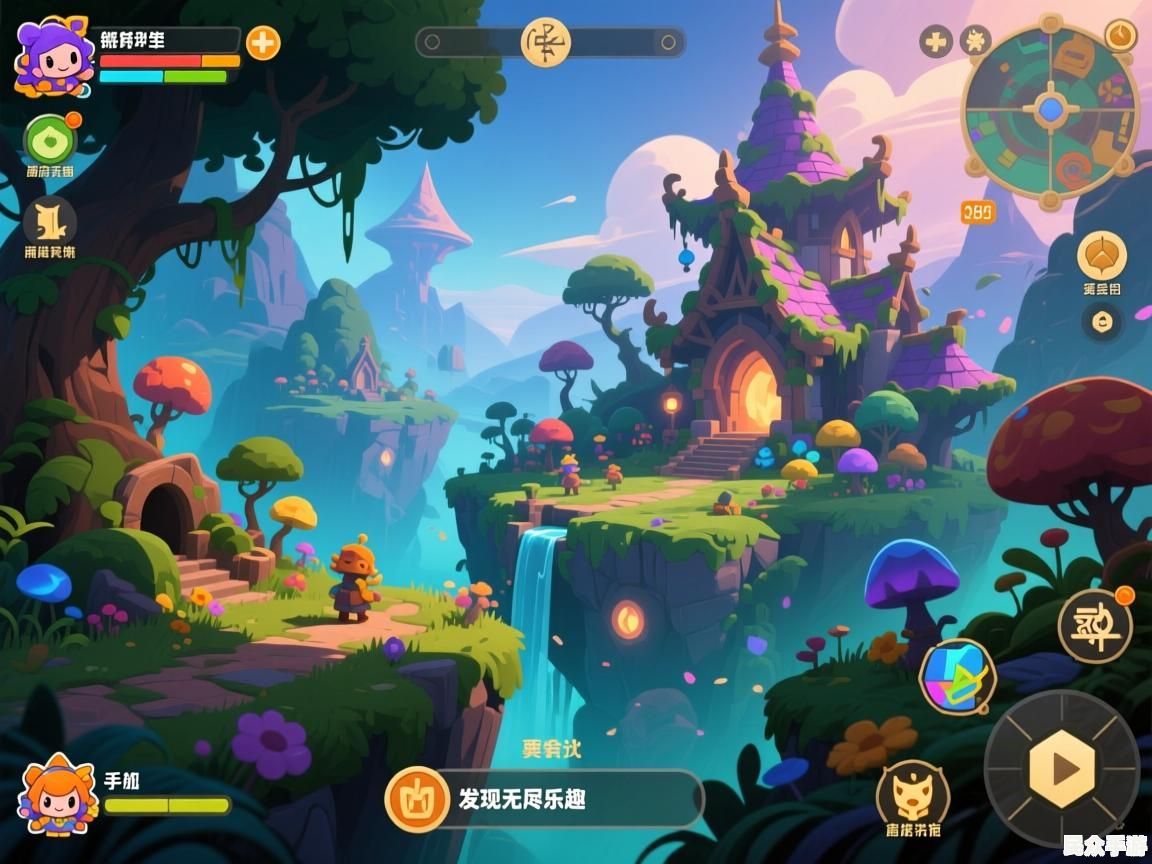The width and height of the screenshot is (1152, 864).
Task: Tap the orange number badge below the minimap
Action: tap(978, 212)
